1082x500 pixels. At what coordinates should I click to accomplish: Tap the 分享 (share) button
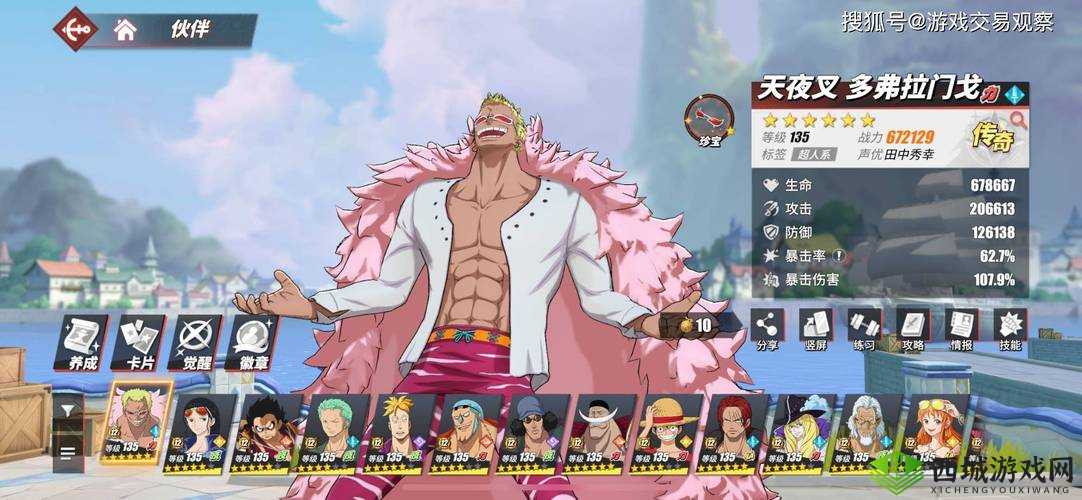point(767,328)
